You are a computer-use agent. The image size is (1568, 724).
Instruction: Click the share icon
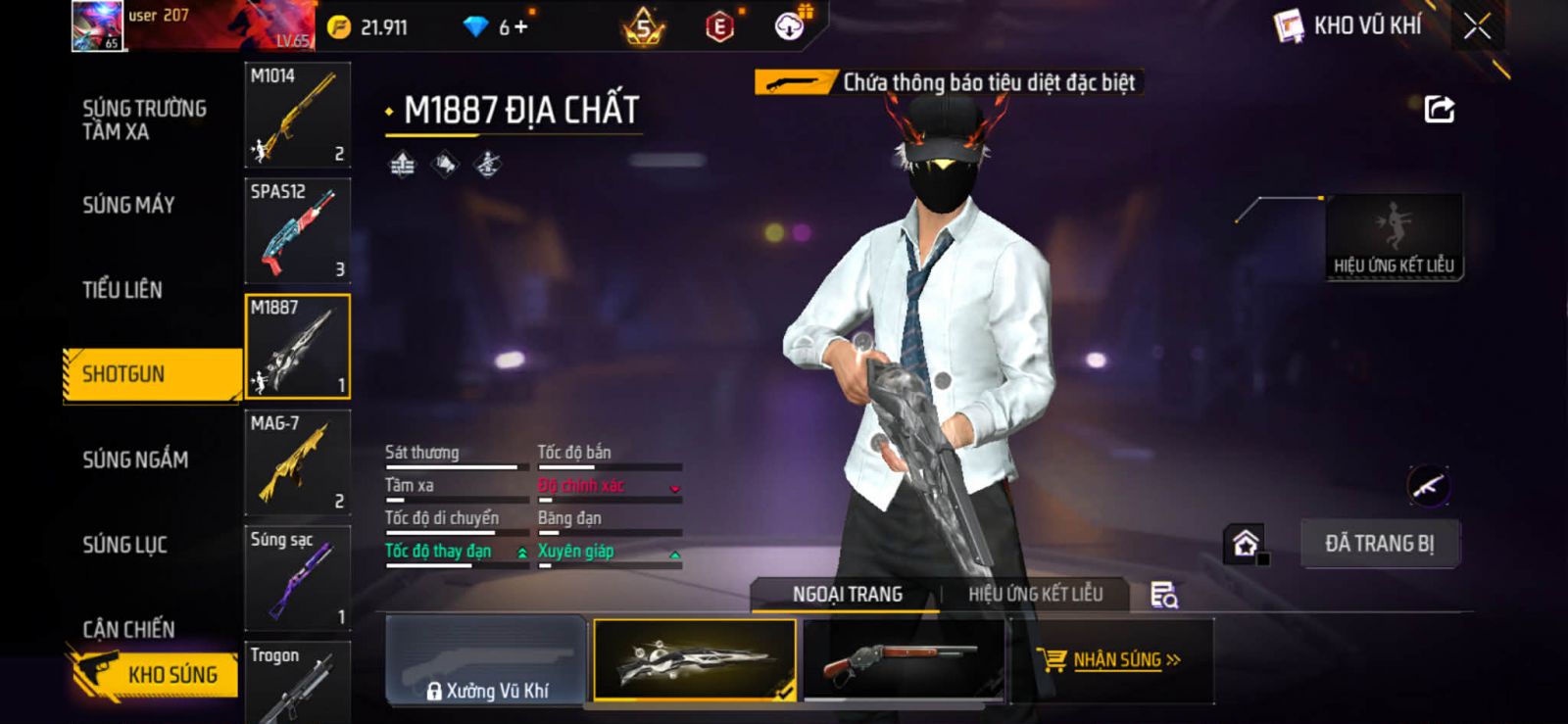coord(1439,109)
